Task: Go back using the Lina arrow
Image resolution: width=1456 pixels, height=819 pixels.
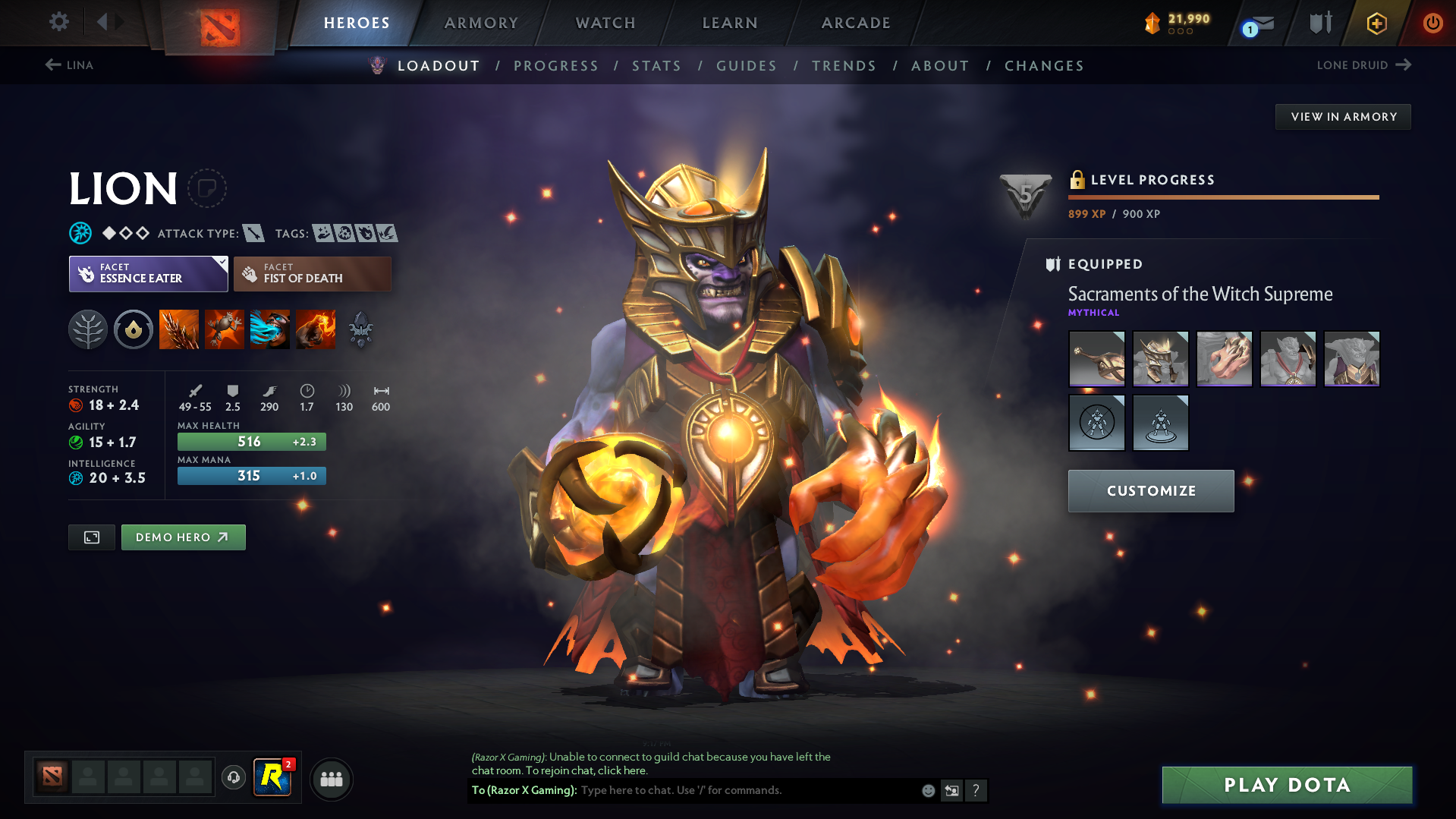Action: [x=52, y=65]
